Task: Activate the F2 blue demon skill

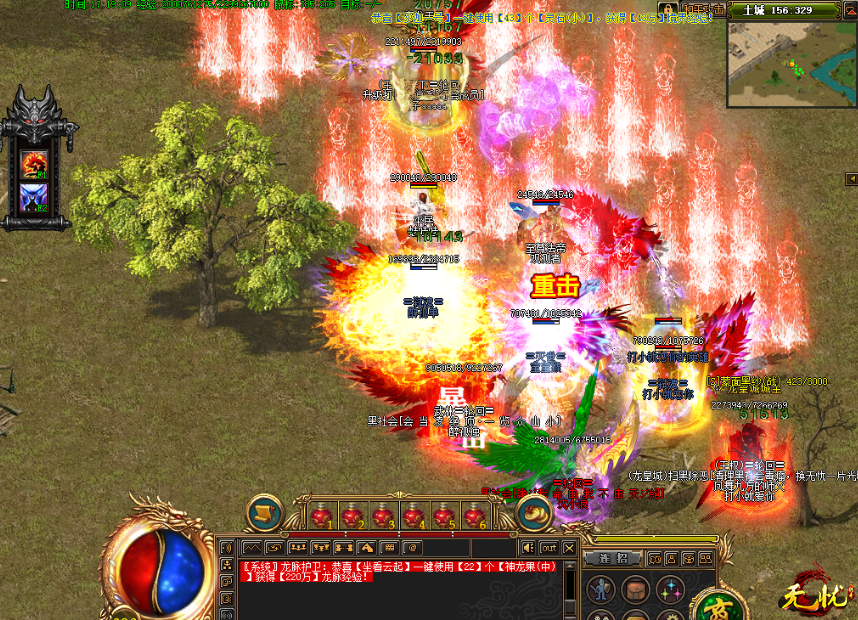Action: click(x=35, y=198)
